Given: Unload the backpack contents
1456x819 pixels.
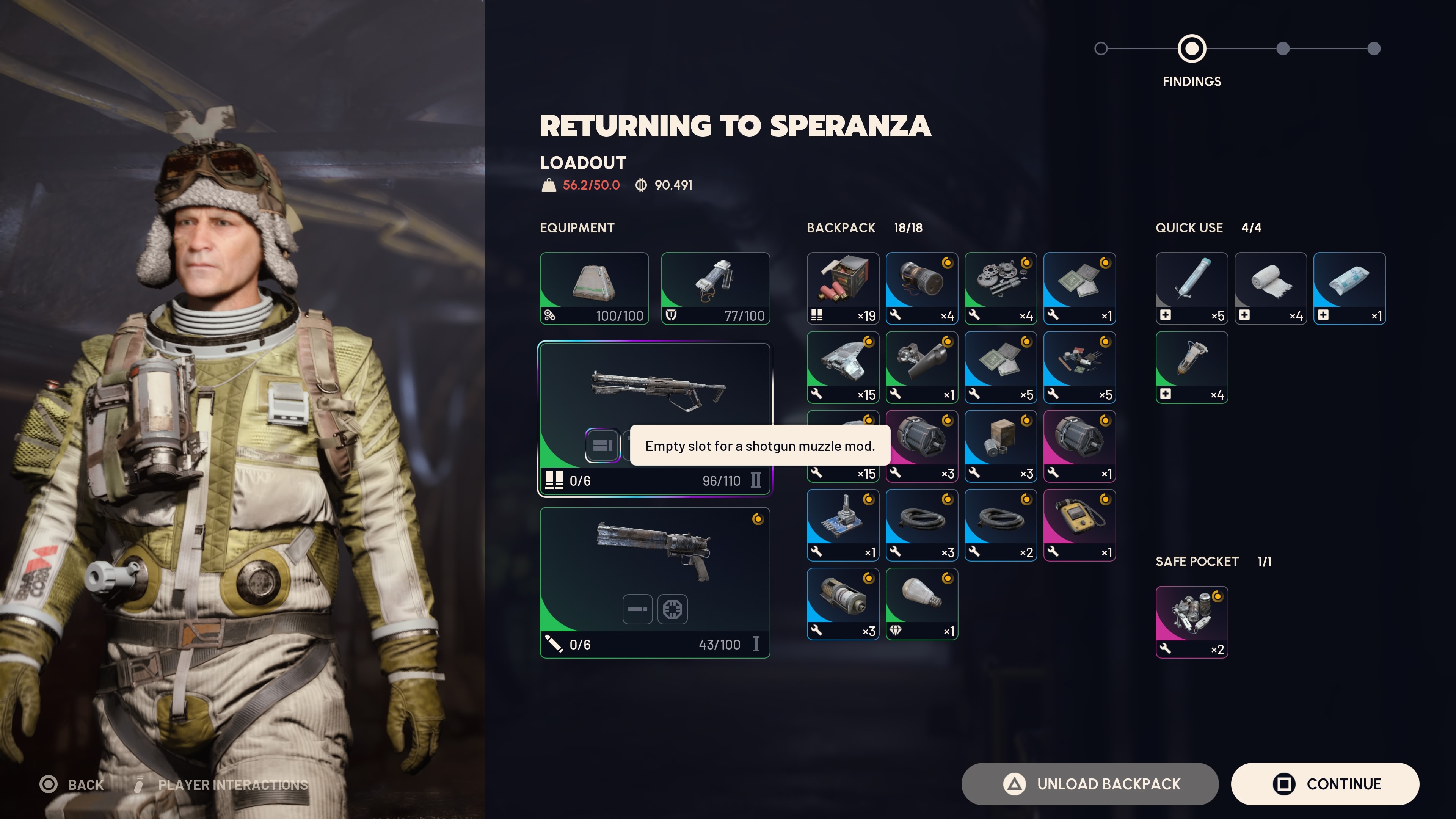Looking at the screenshot, I should [x=1090, y=784].
